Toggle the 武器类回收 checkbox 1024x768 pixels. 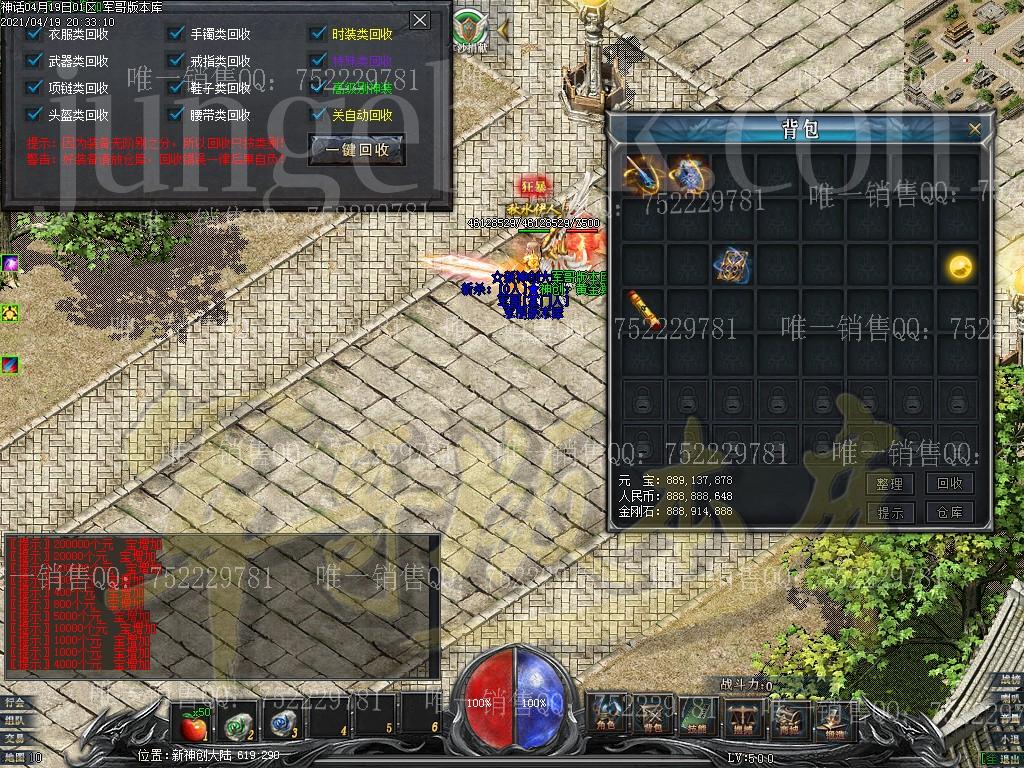[35, 61]
